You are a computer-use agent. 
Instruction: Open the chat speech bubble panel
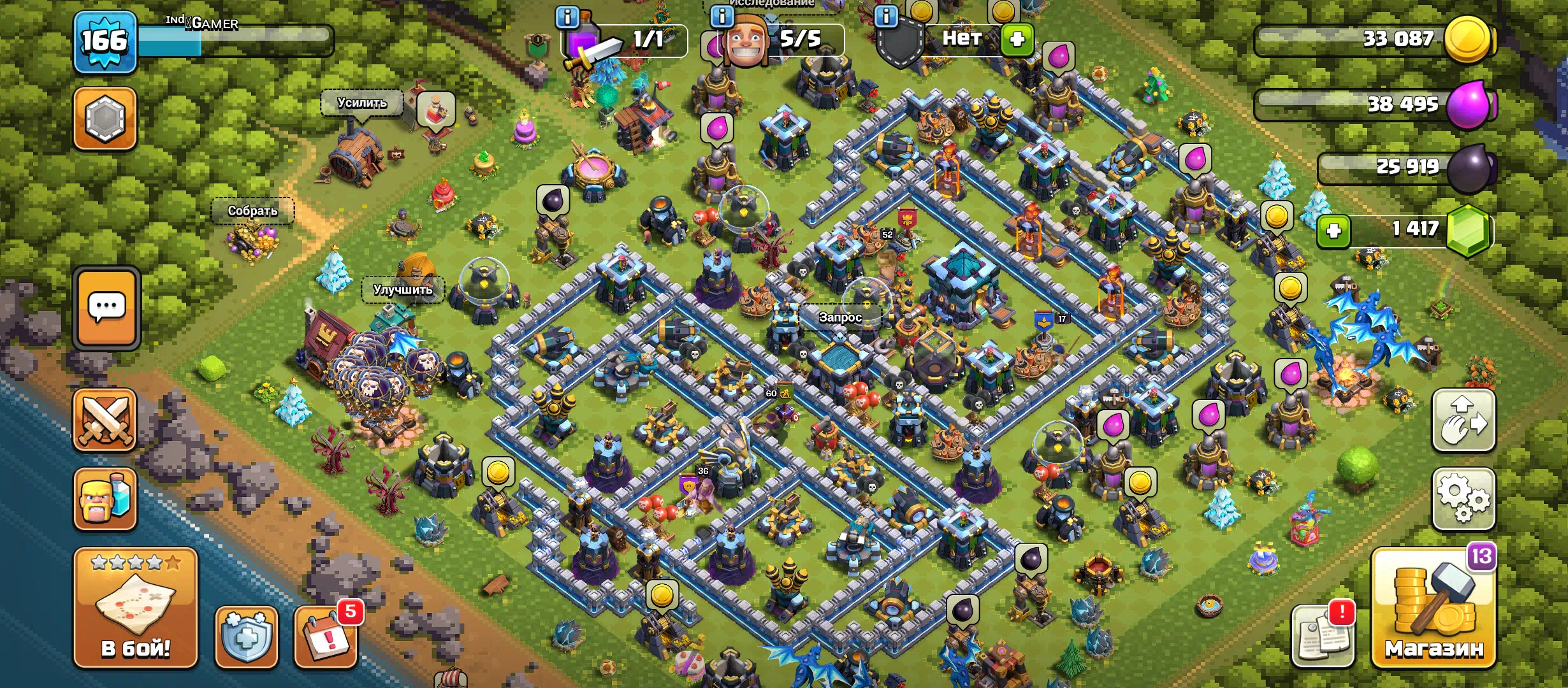coord(106,308)
